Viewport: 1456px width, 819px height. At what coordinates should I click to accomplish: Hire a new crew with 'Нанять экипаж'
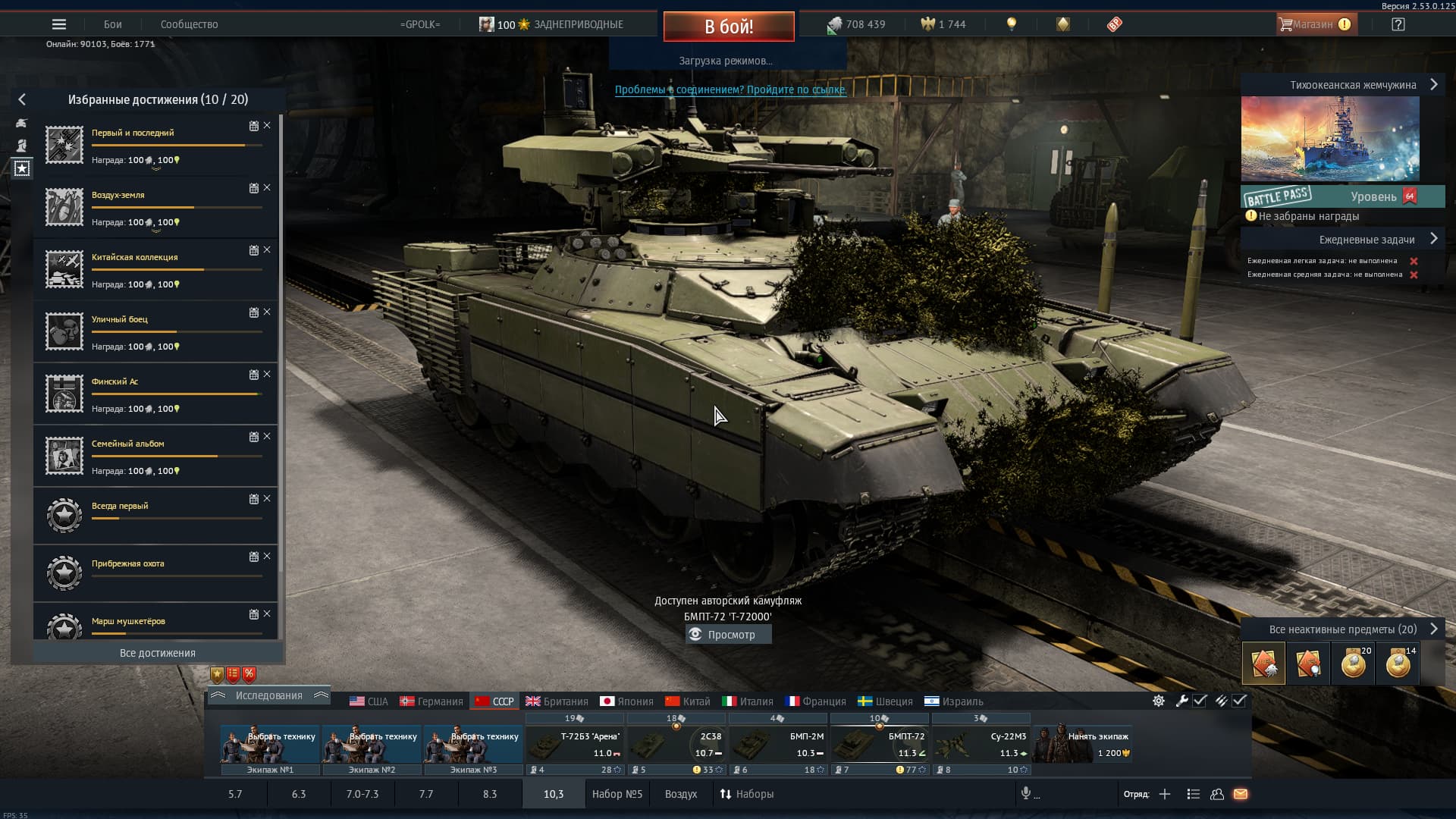[x=1083, y=745]
